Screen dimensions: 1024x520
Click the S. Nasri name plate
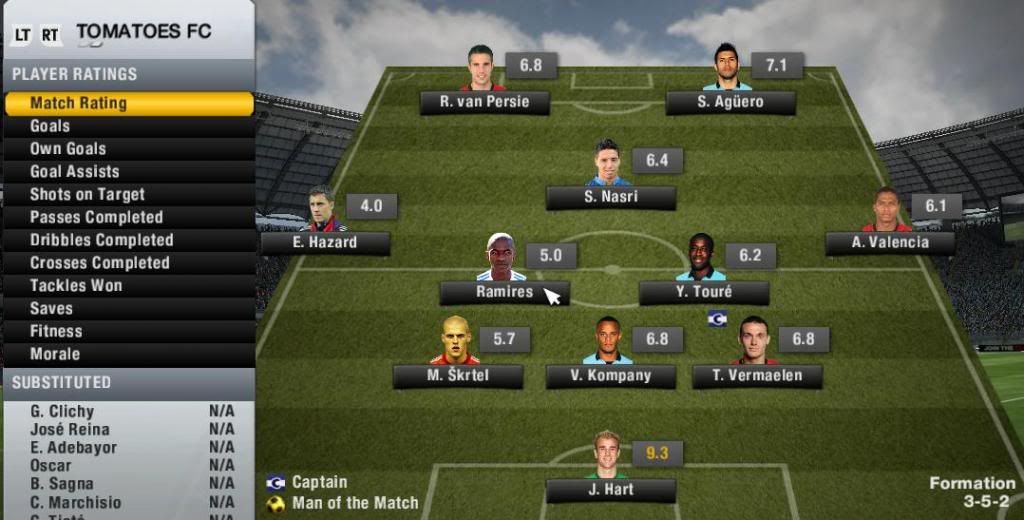pos(610,197)
